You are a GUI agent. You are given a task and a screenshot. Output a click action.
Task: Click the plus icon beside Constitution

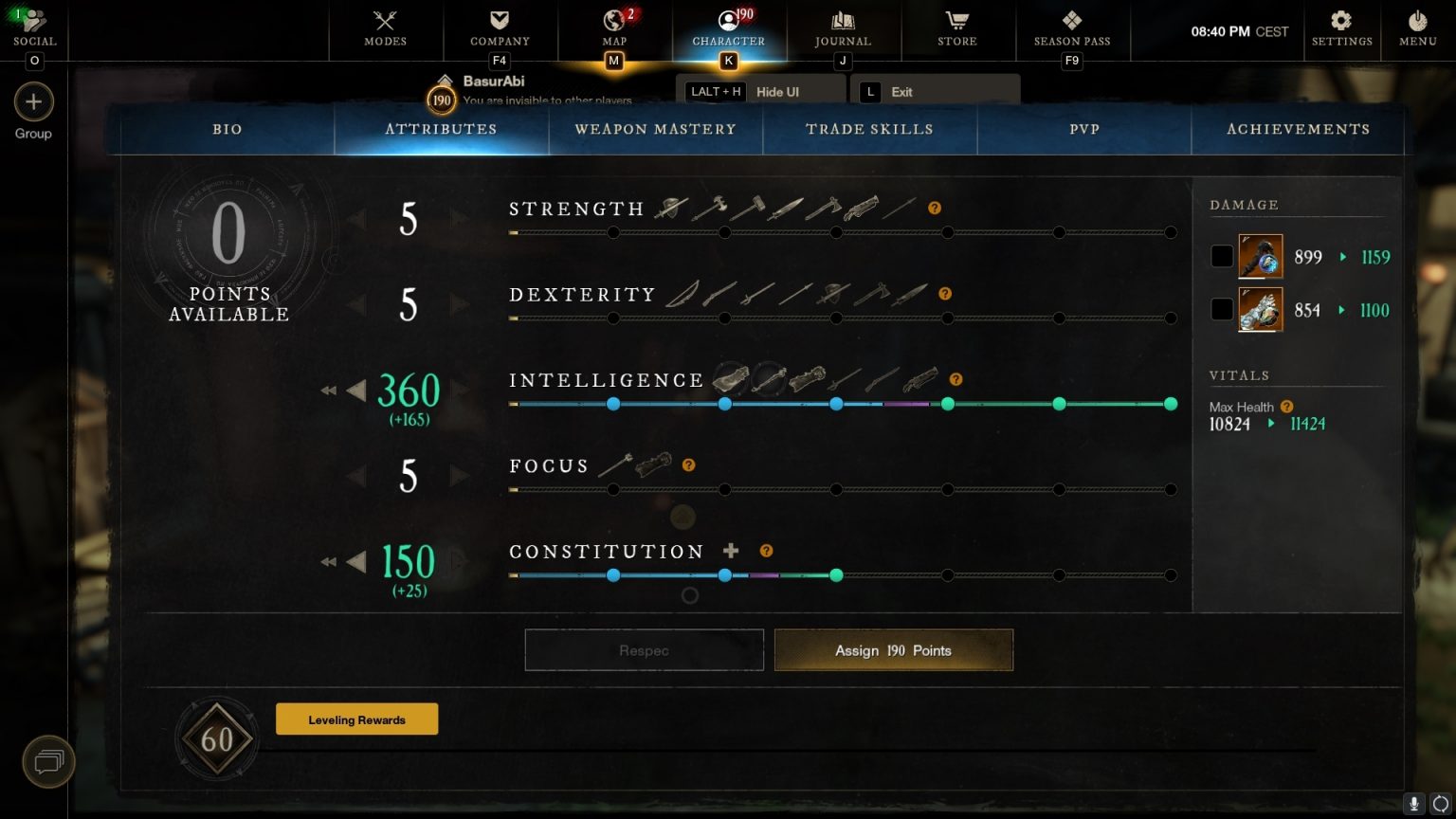730,550
